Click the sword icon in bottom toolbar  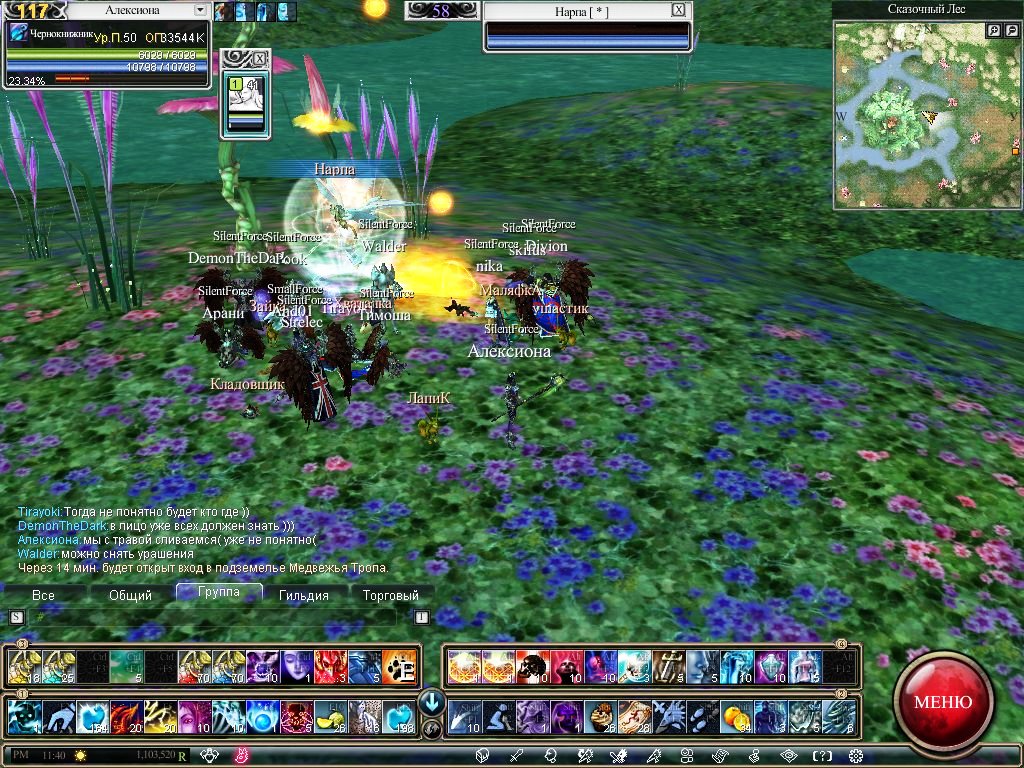(516, 756)
